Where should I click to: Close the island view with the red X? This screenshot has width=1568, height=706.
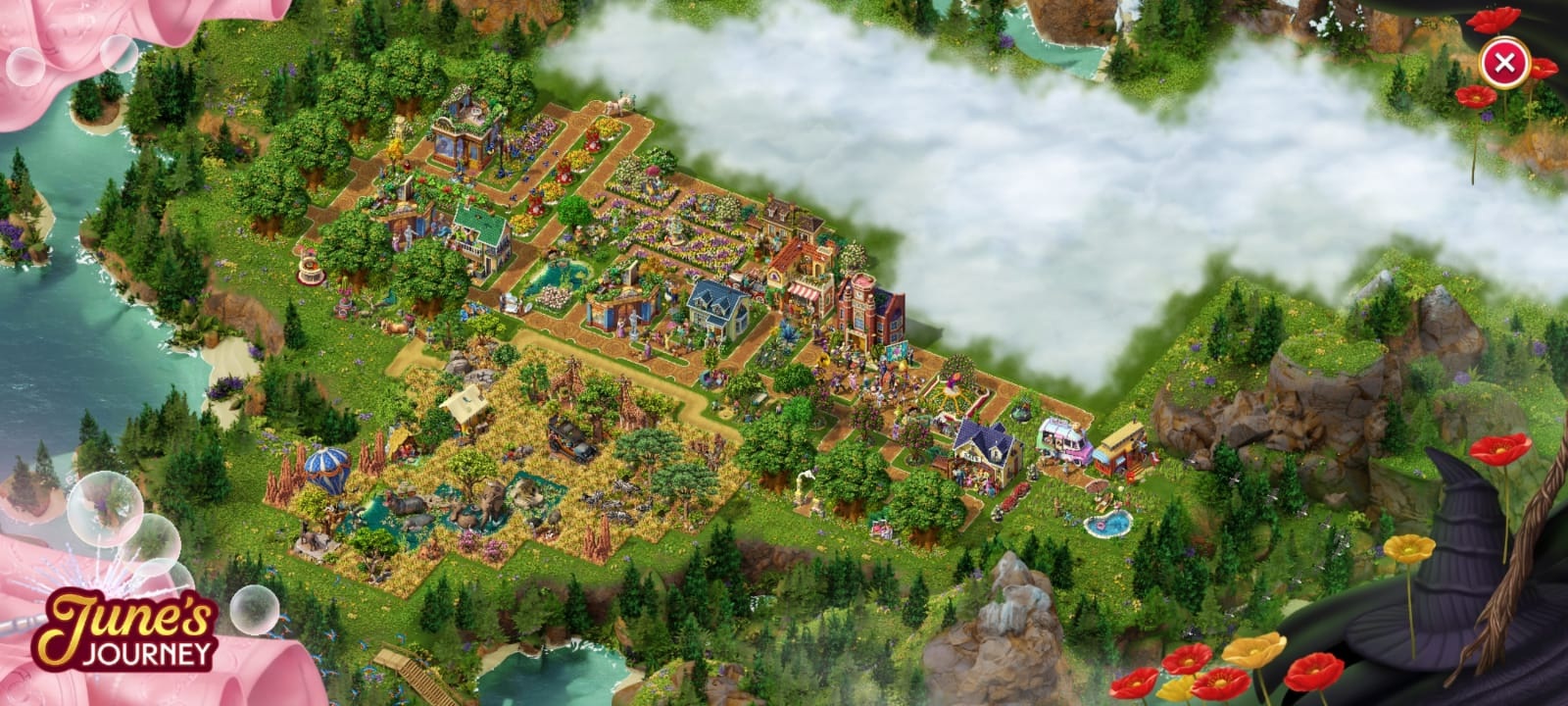click(1504, 65)
